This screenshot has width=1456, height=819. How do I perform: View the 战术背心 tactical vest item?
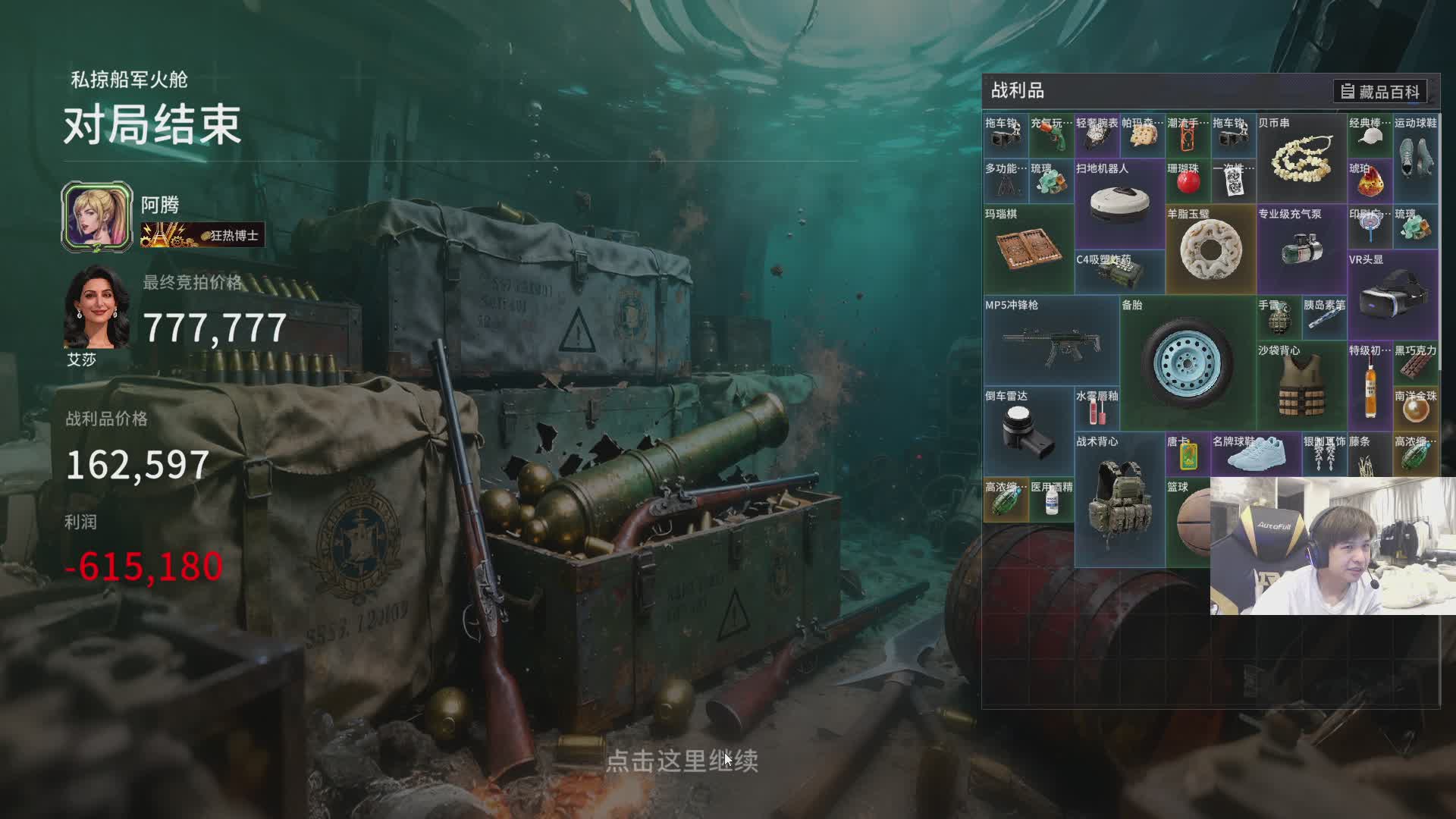[1119, 500]
